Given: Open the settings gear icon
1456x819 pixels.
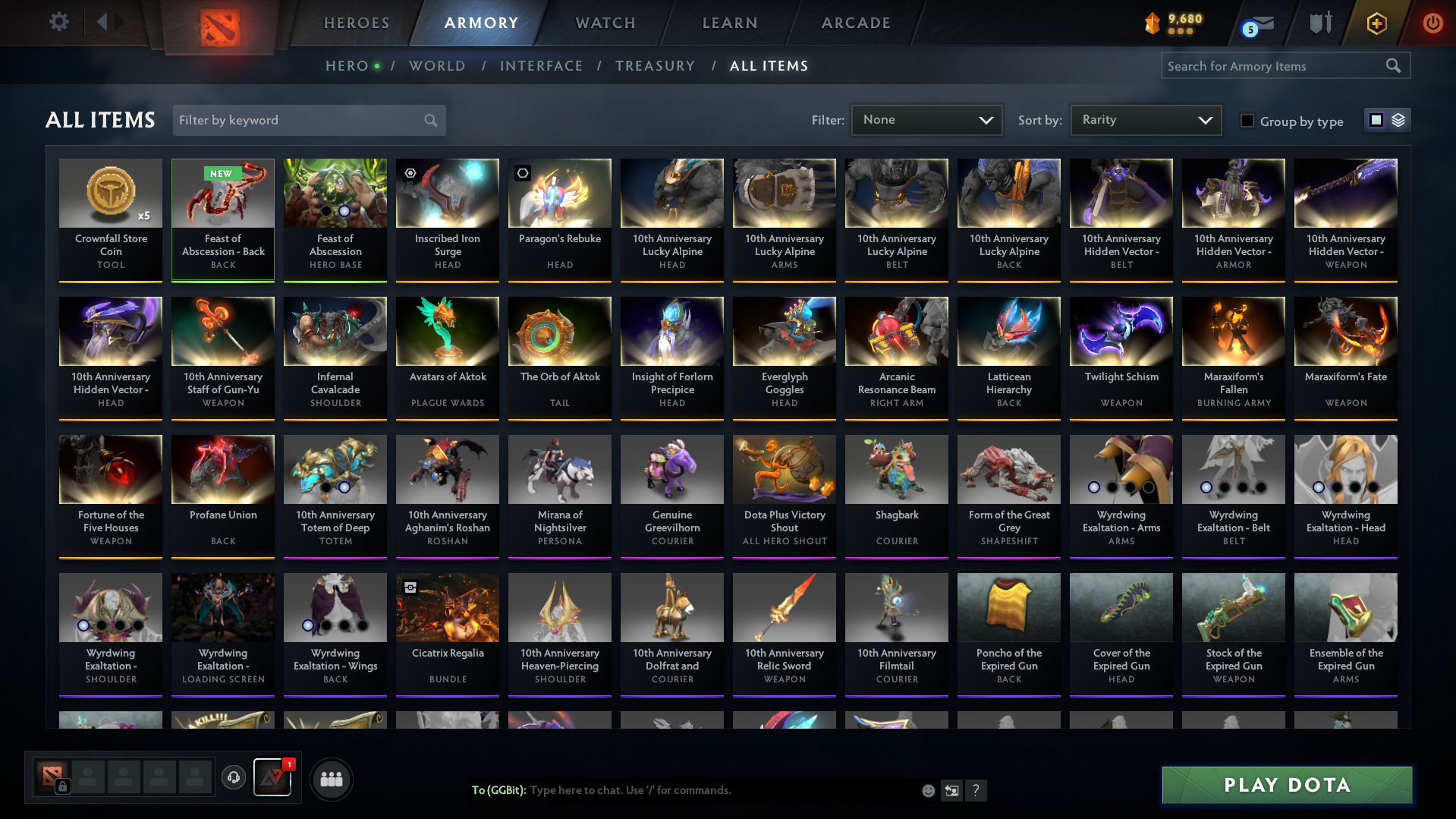Looking at the screenshot, I should pos(58,22).
